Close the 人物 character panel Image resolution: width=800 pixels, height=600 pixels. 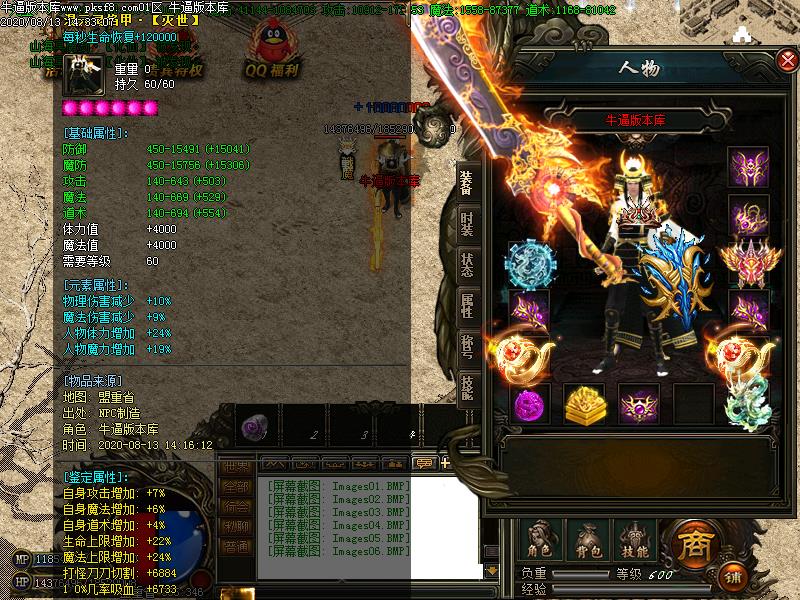pos(786,61)
